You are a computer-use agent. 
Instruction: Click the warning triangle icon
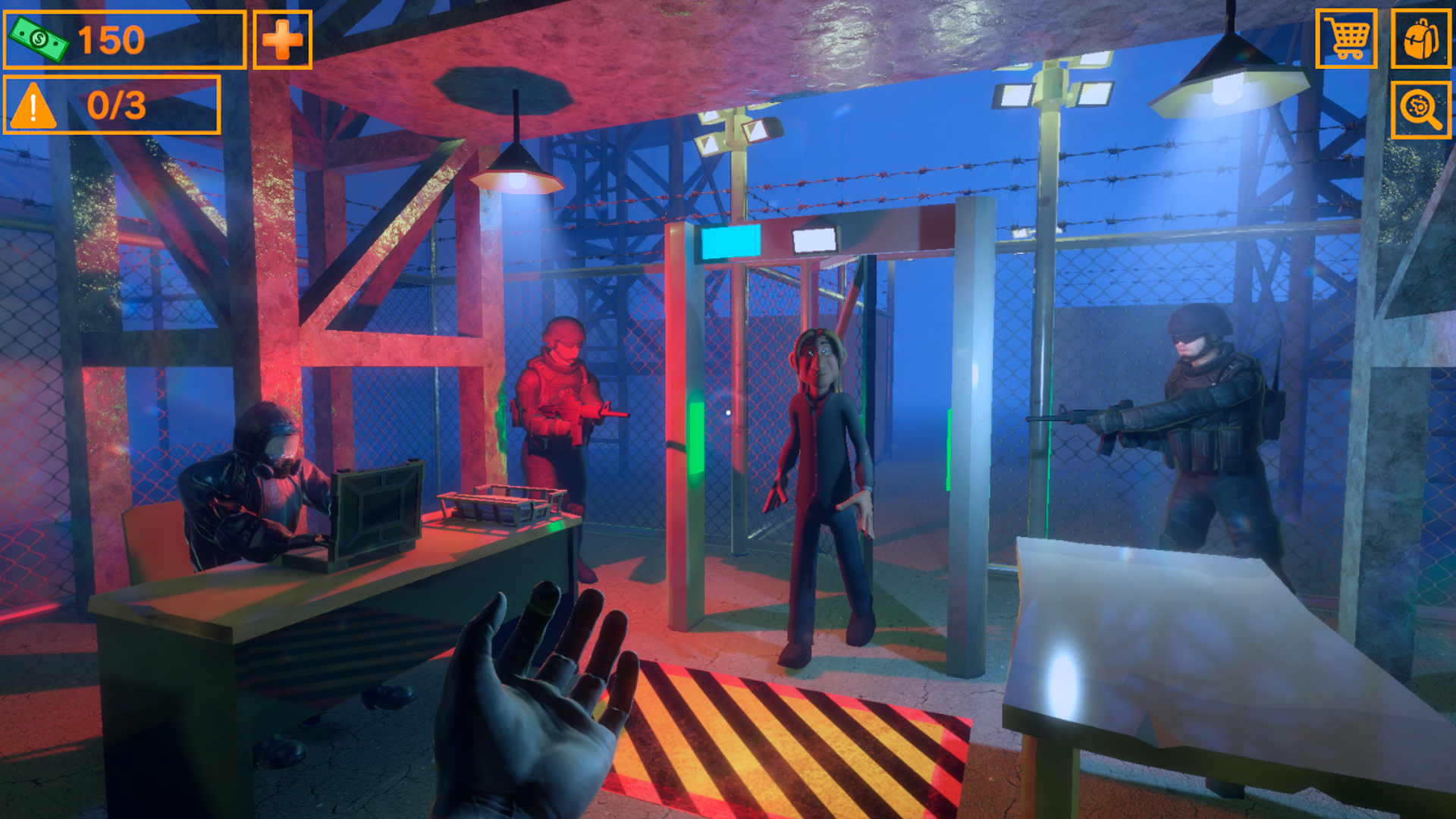point(32,105)
